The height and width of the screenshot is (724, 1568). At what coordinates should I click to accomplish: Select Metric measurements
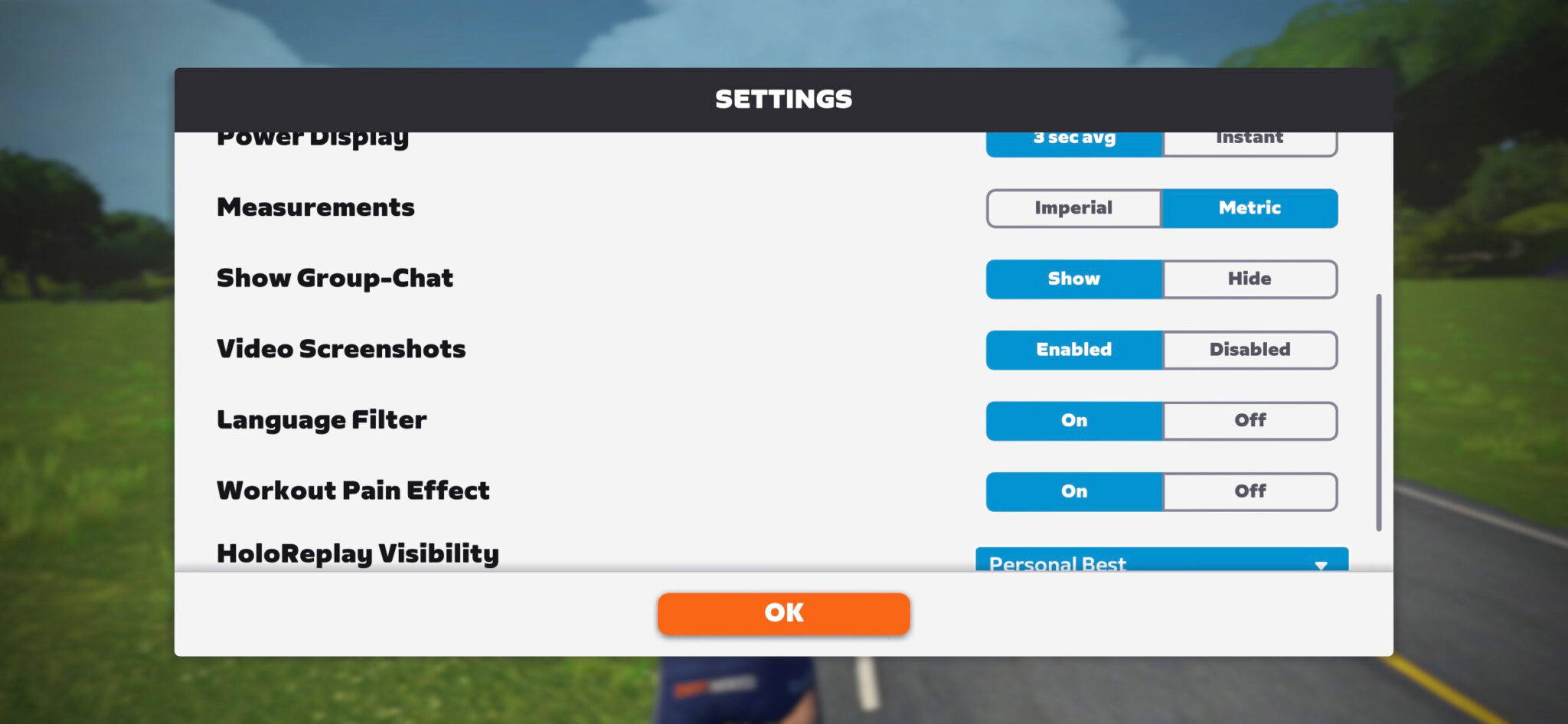[x=1249, y=208]
